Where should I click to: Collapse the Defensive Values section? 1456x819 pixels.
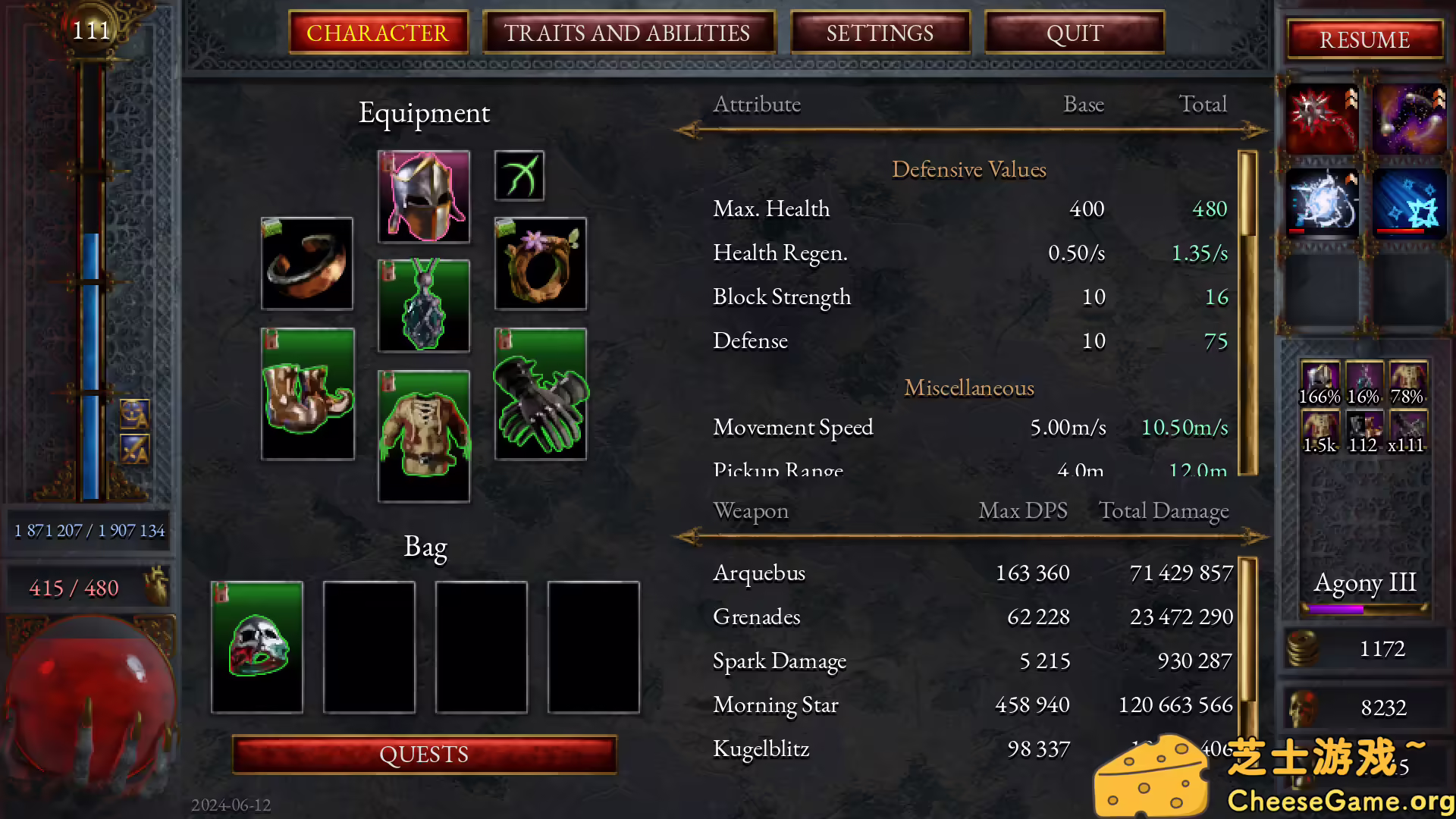[968, 169]
